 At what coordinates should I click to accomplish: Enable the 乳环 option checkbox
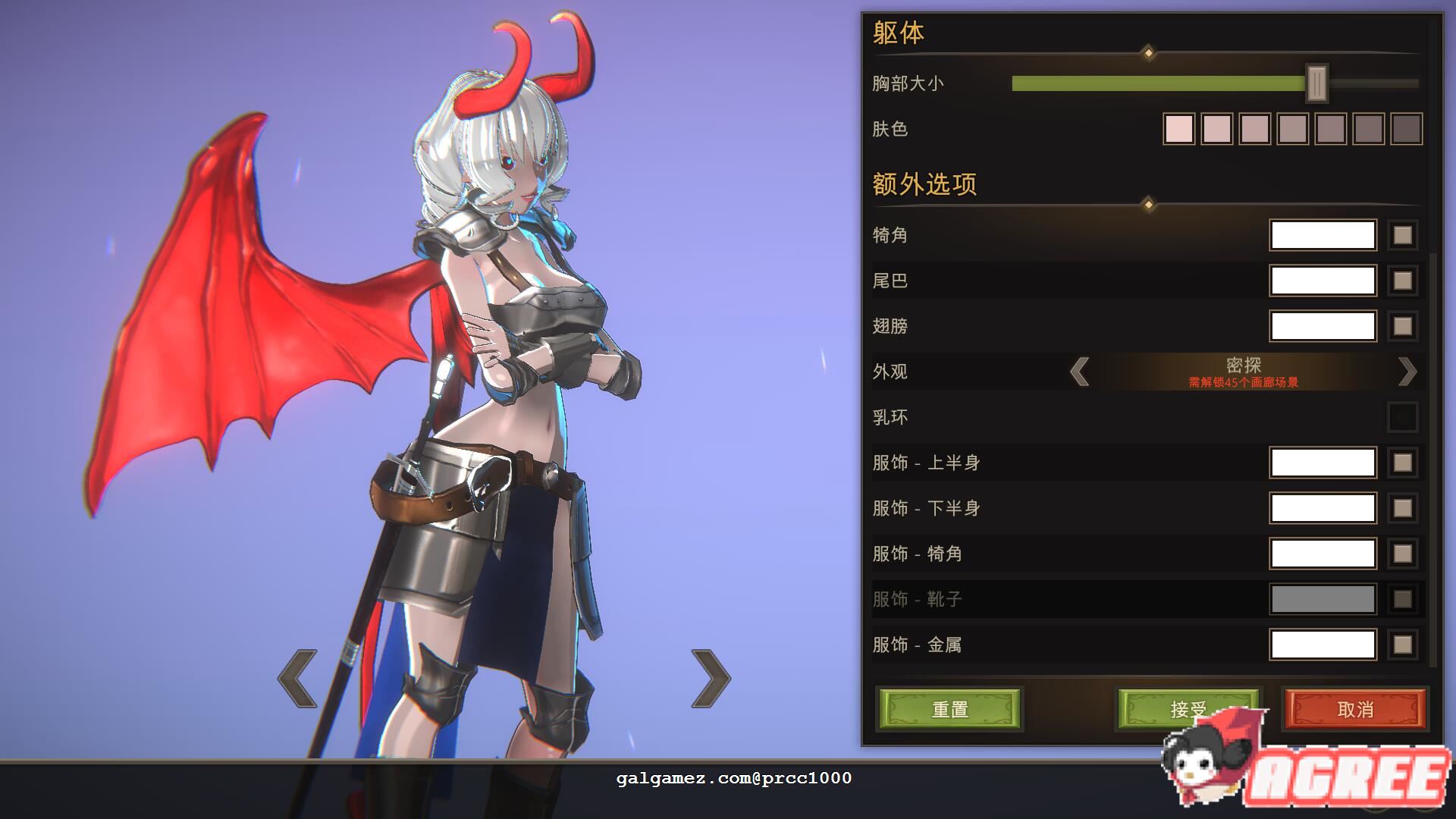coord(1401,417)
